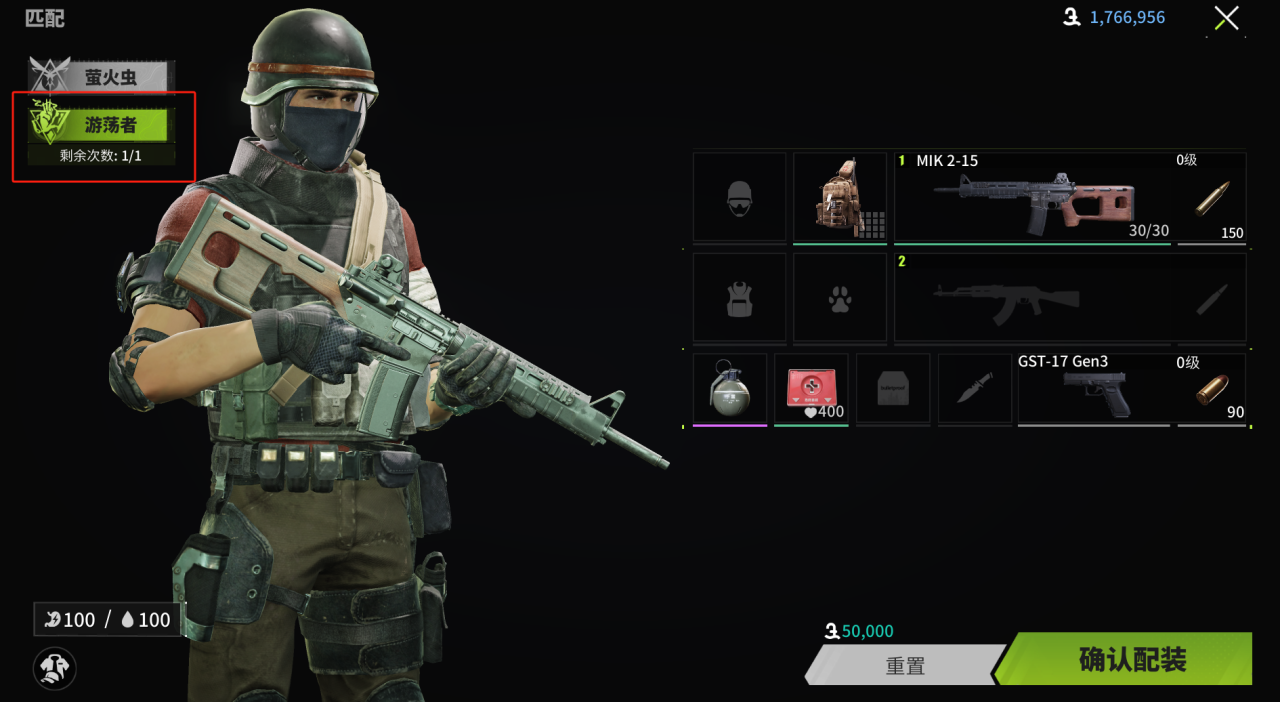
Task: Open the armor plate slot
Action: 893,388
